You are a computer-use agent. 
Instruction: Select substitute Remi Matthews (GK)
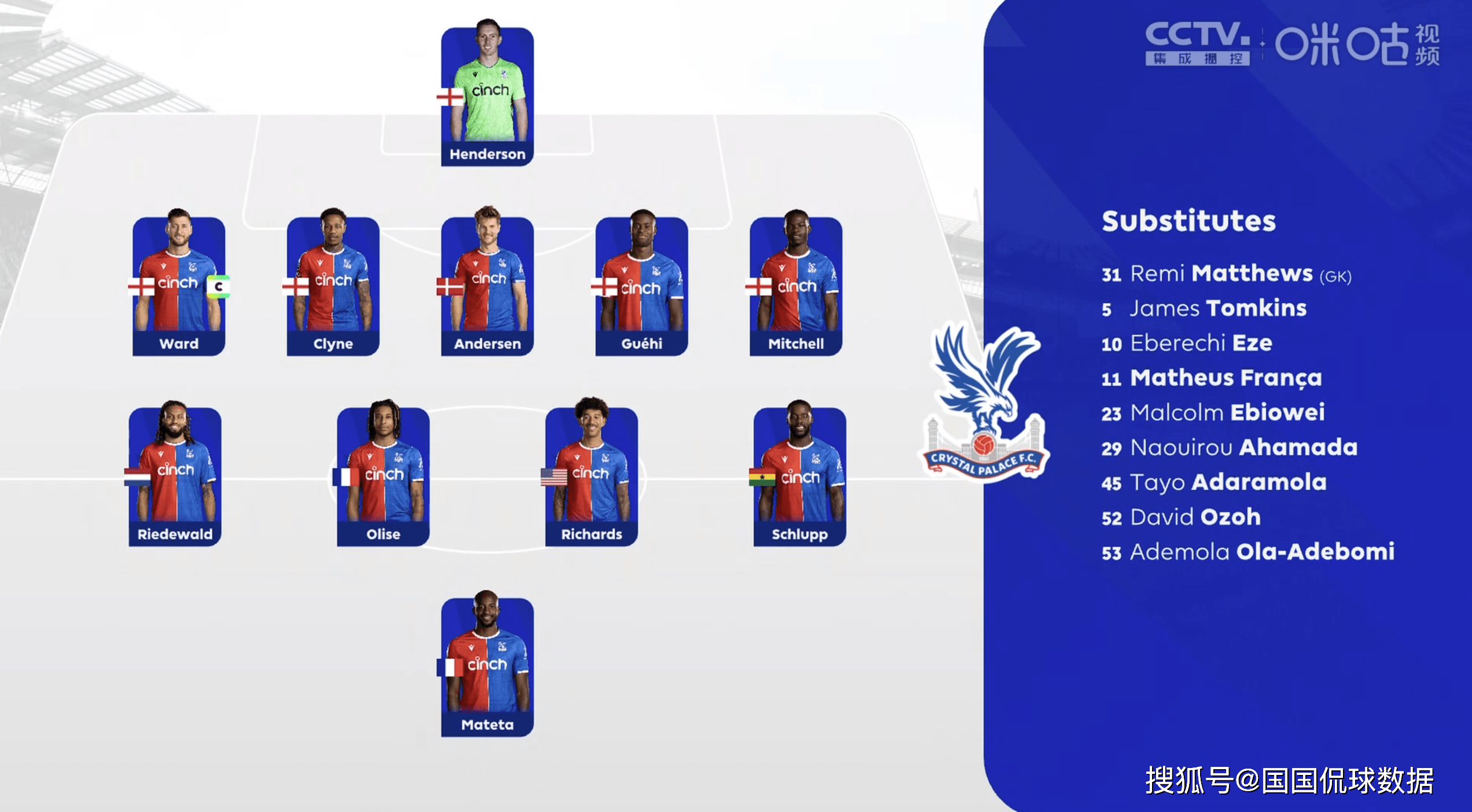(x=1226, y=274)
